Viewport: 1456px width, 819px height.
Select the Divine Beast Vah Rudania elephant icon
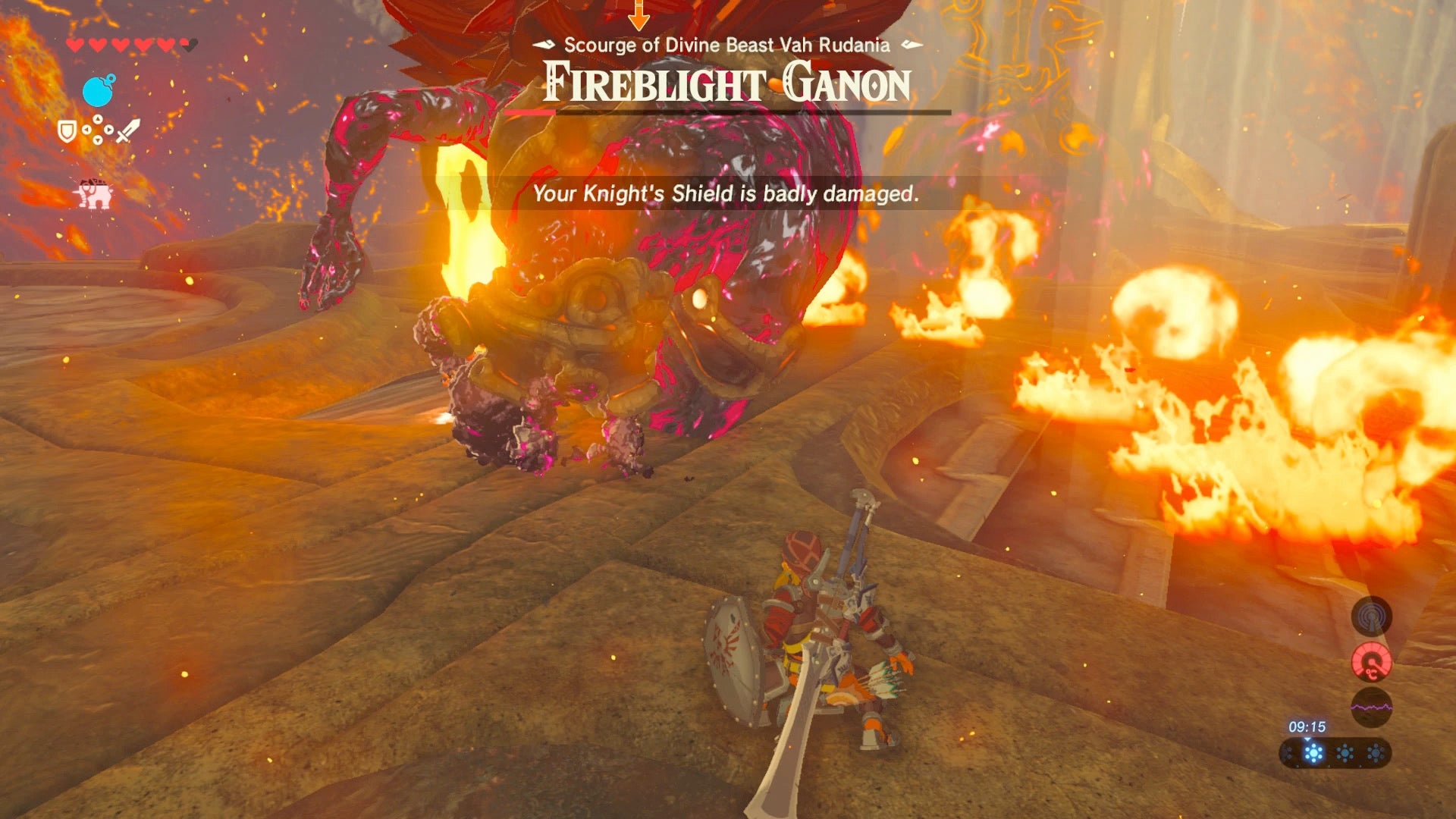point(94,193)
